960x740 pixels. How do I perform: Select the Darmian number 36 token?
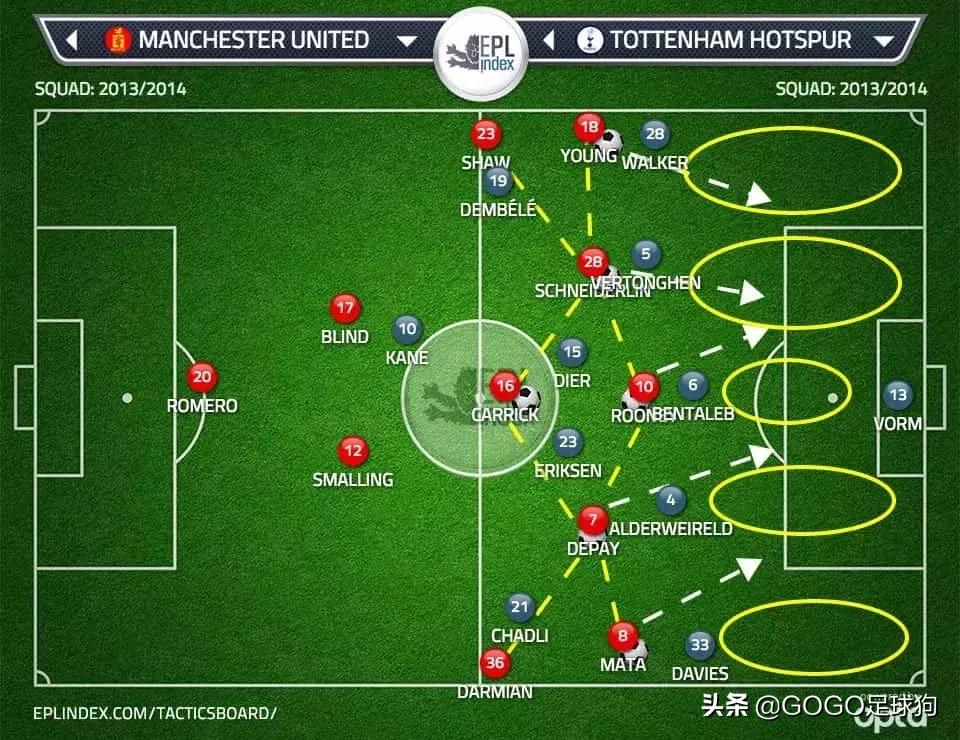click(494, 663)
